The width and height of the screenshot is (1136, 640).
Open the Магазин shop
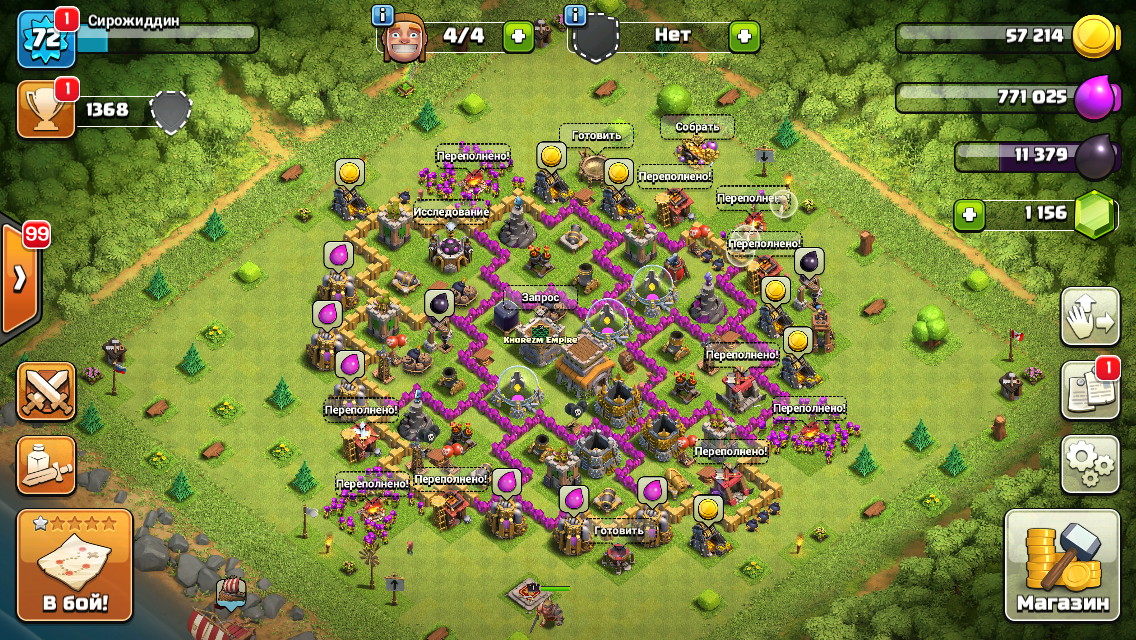tap(1062, 565)
